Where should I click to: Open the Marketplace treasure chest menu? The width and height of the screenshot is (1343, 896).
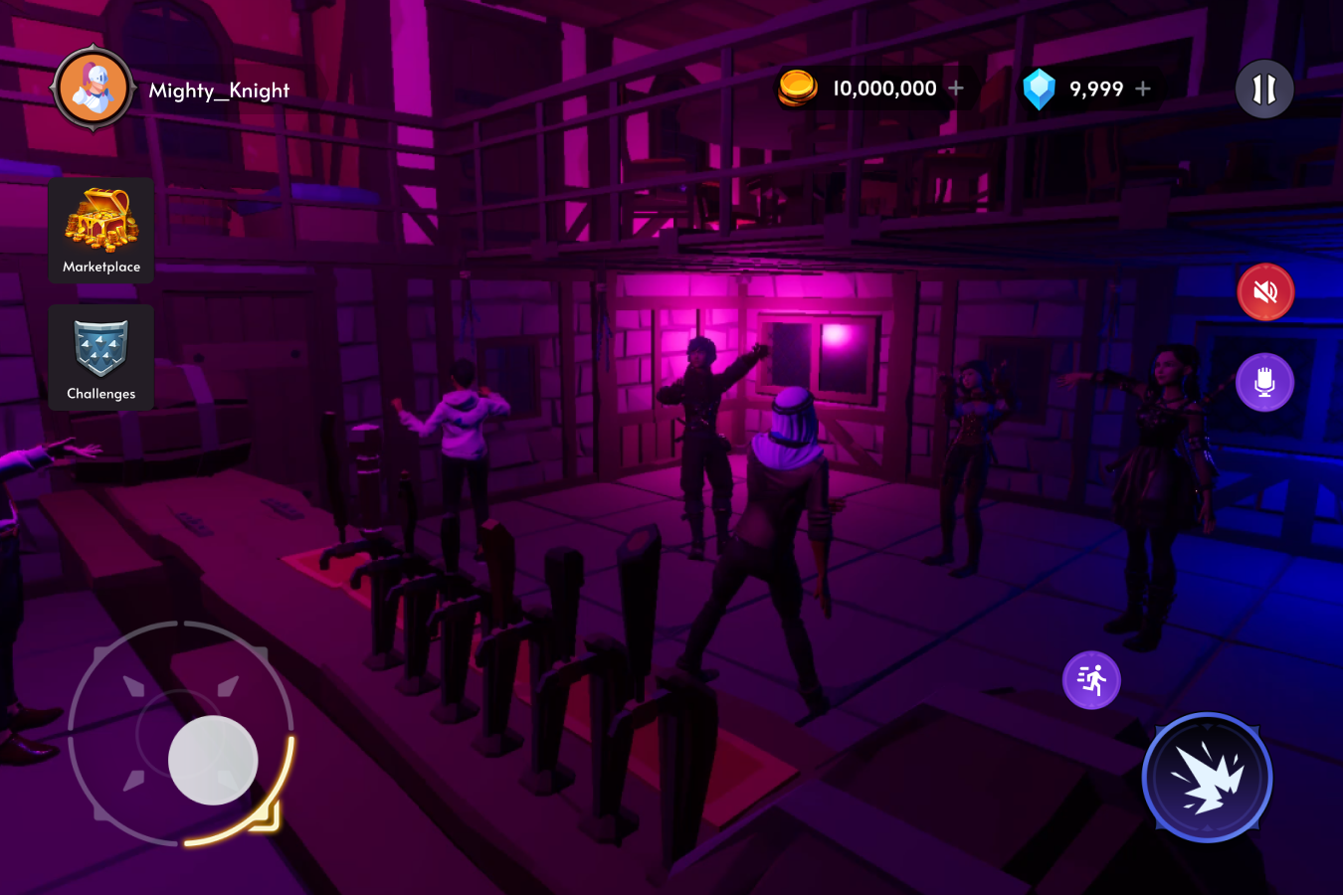[x=101, y=230]
